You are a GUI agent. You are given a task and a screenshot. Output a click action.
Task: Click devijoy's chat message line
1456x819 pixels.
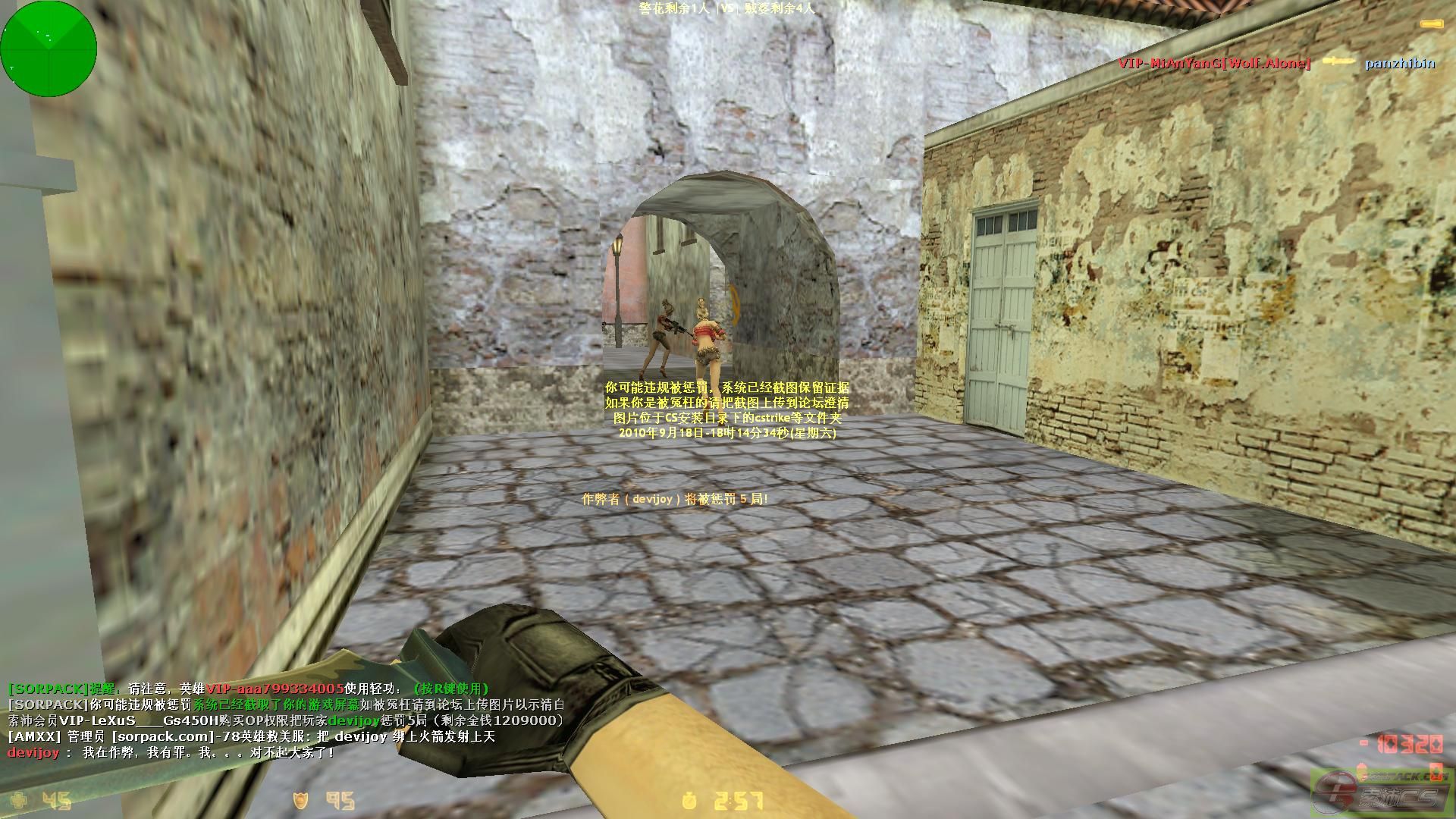pos(171,753)
